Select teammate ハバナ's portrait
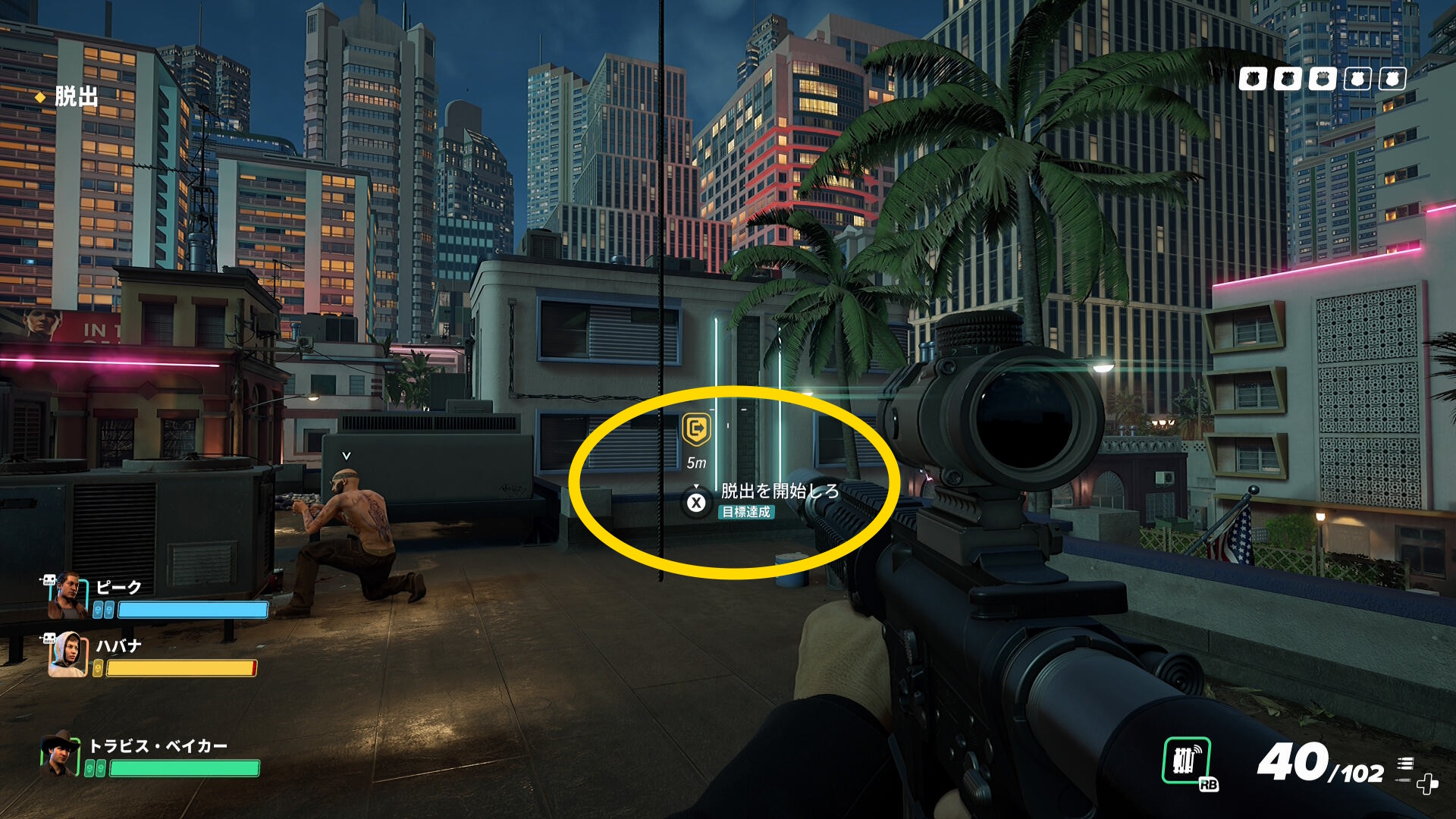The image size is (1456, 819). coord(68,655)
